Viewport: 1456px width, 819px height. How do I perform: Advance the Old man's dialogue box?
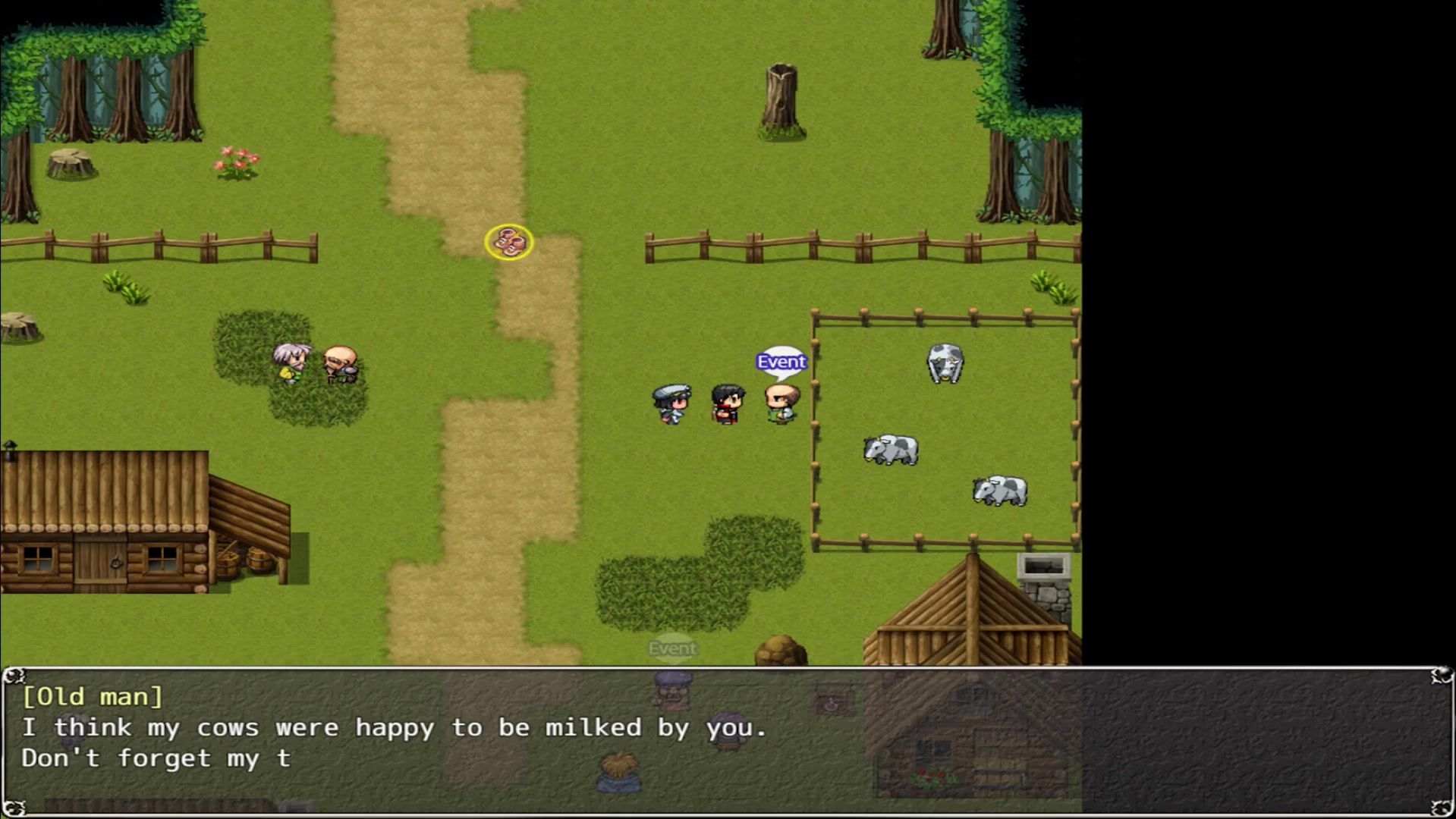pos(727,741)
